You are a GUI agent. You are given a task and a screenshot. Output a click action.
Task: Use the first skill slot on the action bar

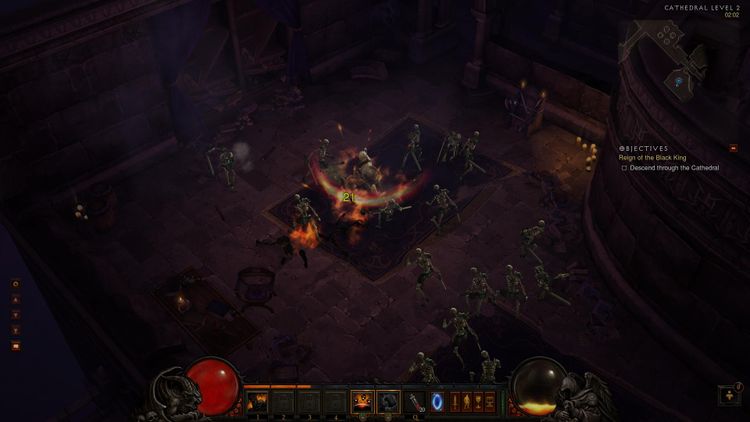258,402
